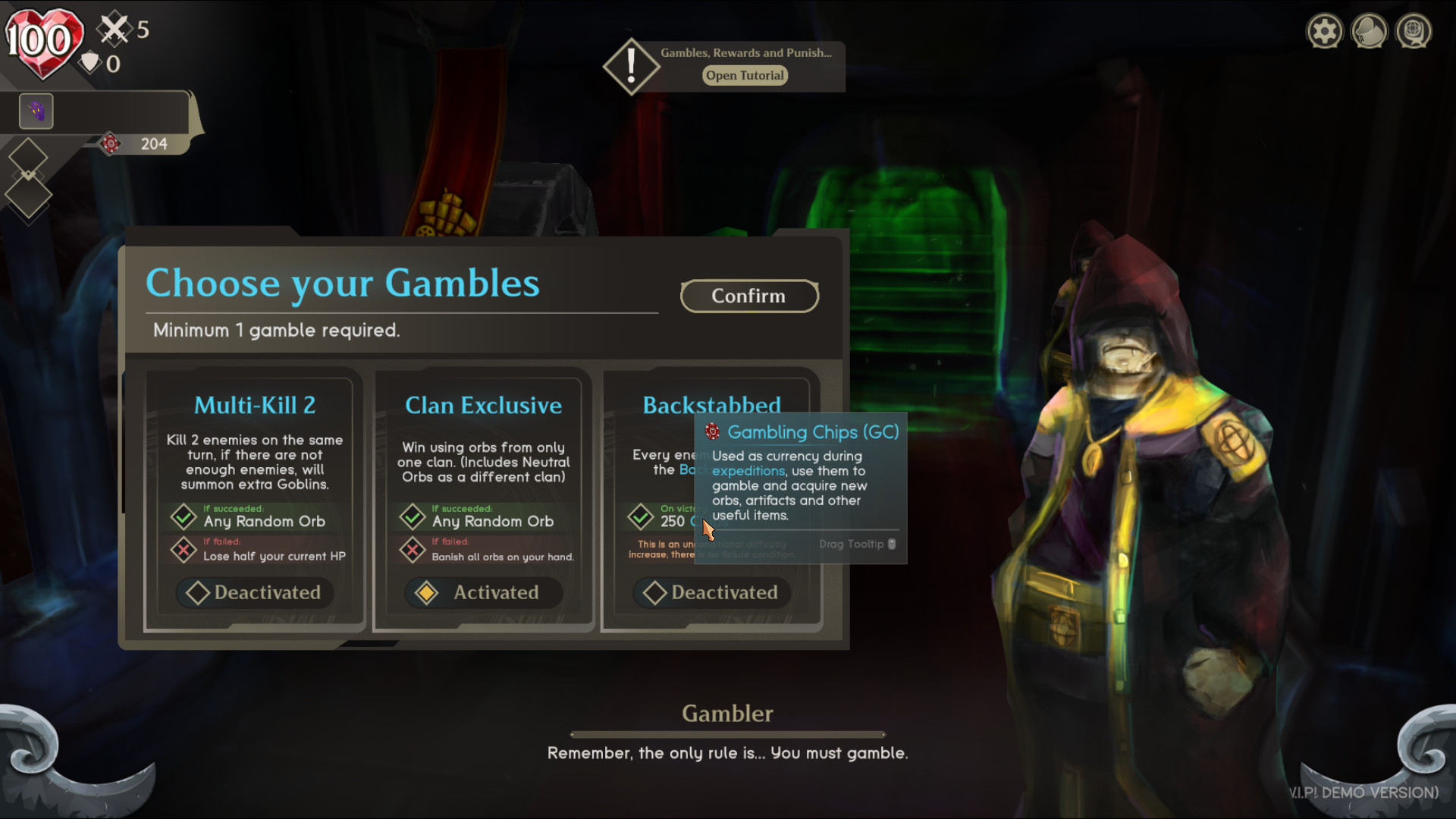Click the chip icon in the Gambling Chips tooltip
Viewport: 1456px width, 819px height.
point(711,431)
